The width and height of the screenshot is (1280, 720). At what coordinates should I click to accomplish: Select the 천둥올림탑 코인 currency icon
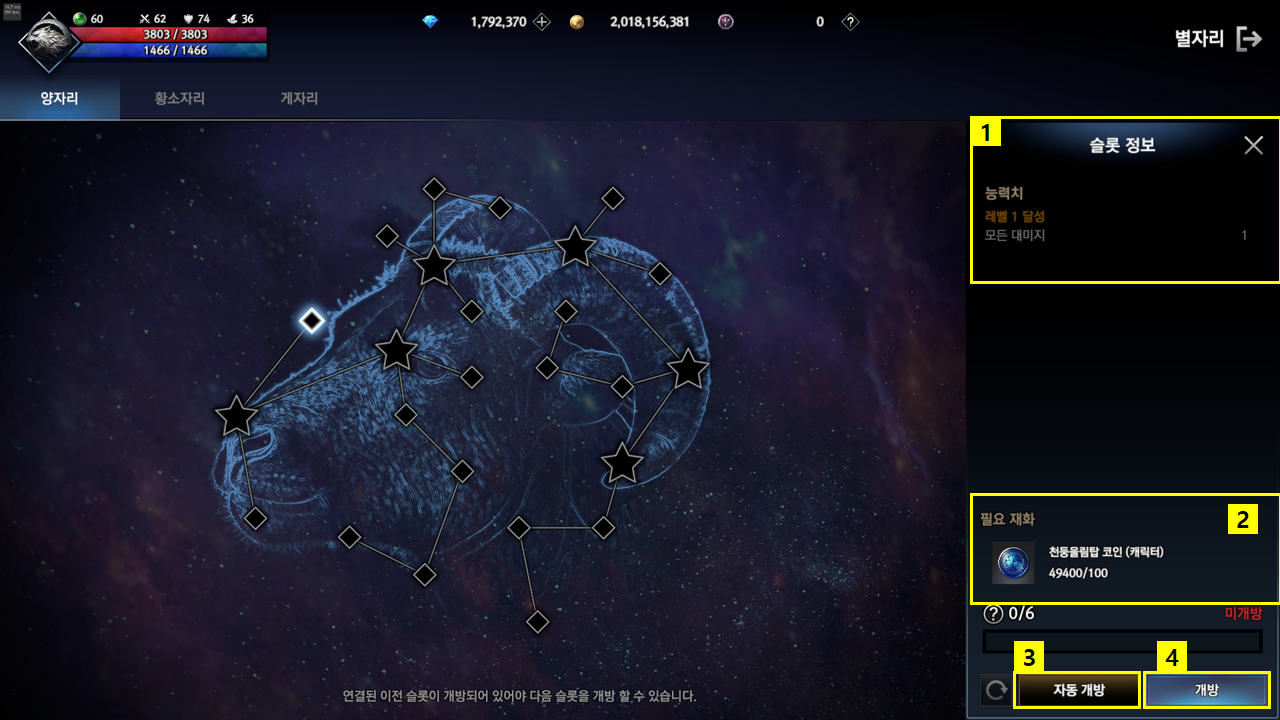(1013, 563)
